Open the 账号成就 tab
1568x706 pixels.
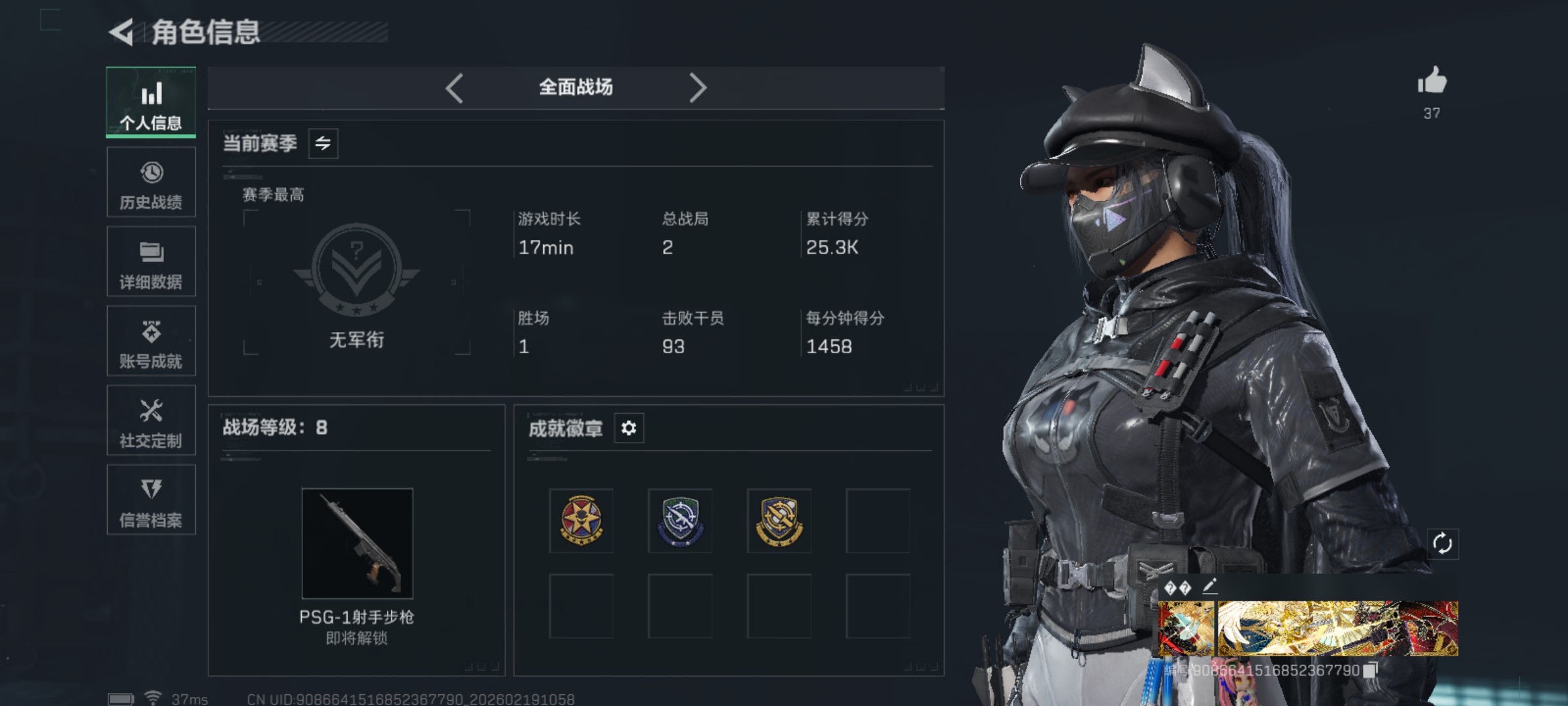coord(151,341)
